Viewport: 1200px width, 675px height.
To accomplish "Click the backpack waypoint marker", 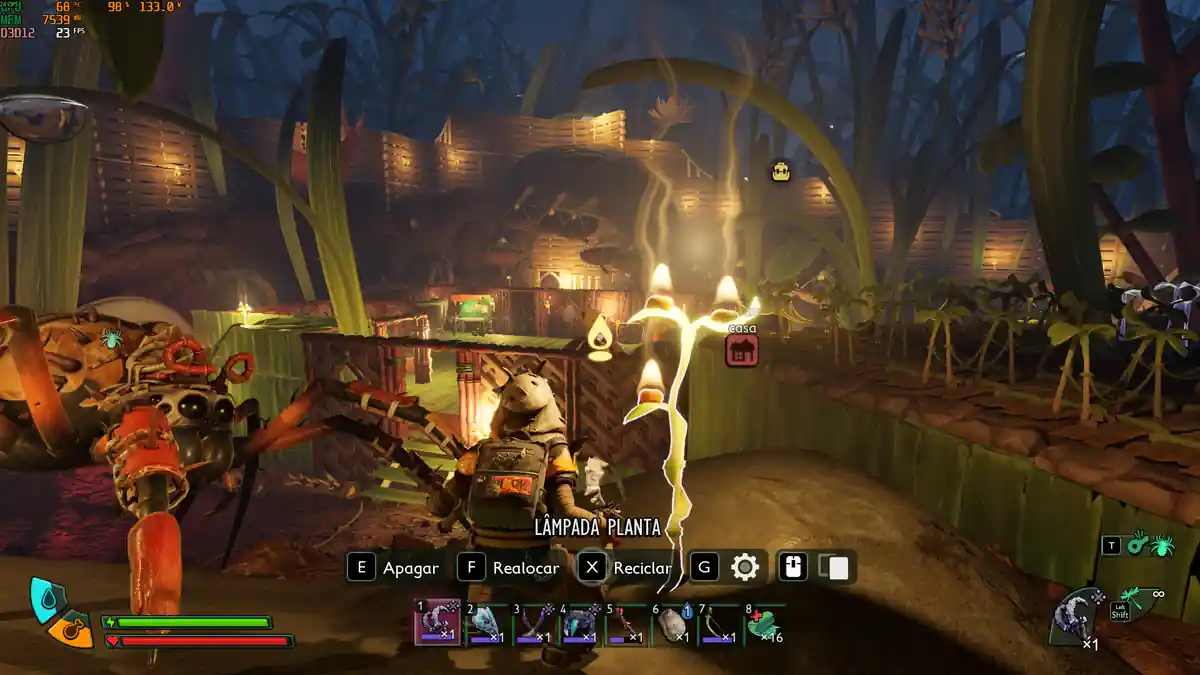I will coord(781,171).
